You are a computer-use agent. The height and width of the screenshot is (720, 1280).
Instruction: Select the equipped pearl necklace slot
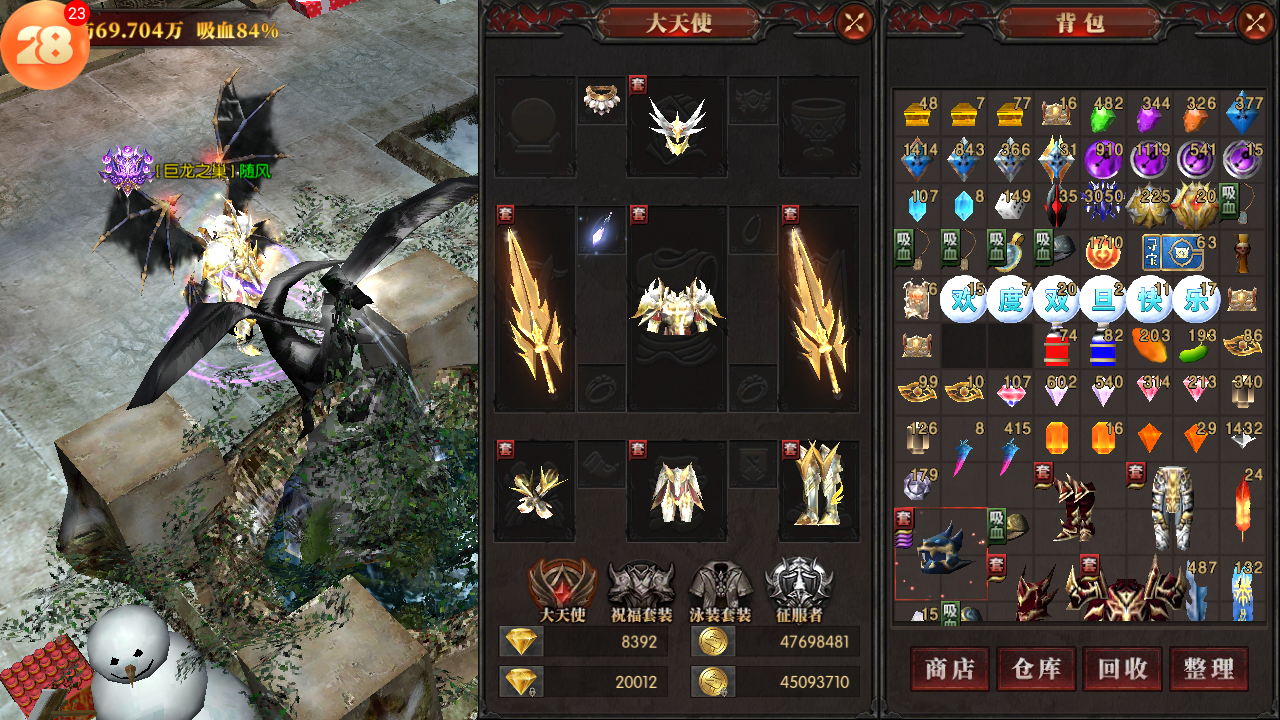point(601,101)
